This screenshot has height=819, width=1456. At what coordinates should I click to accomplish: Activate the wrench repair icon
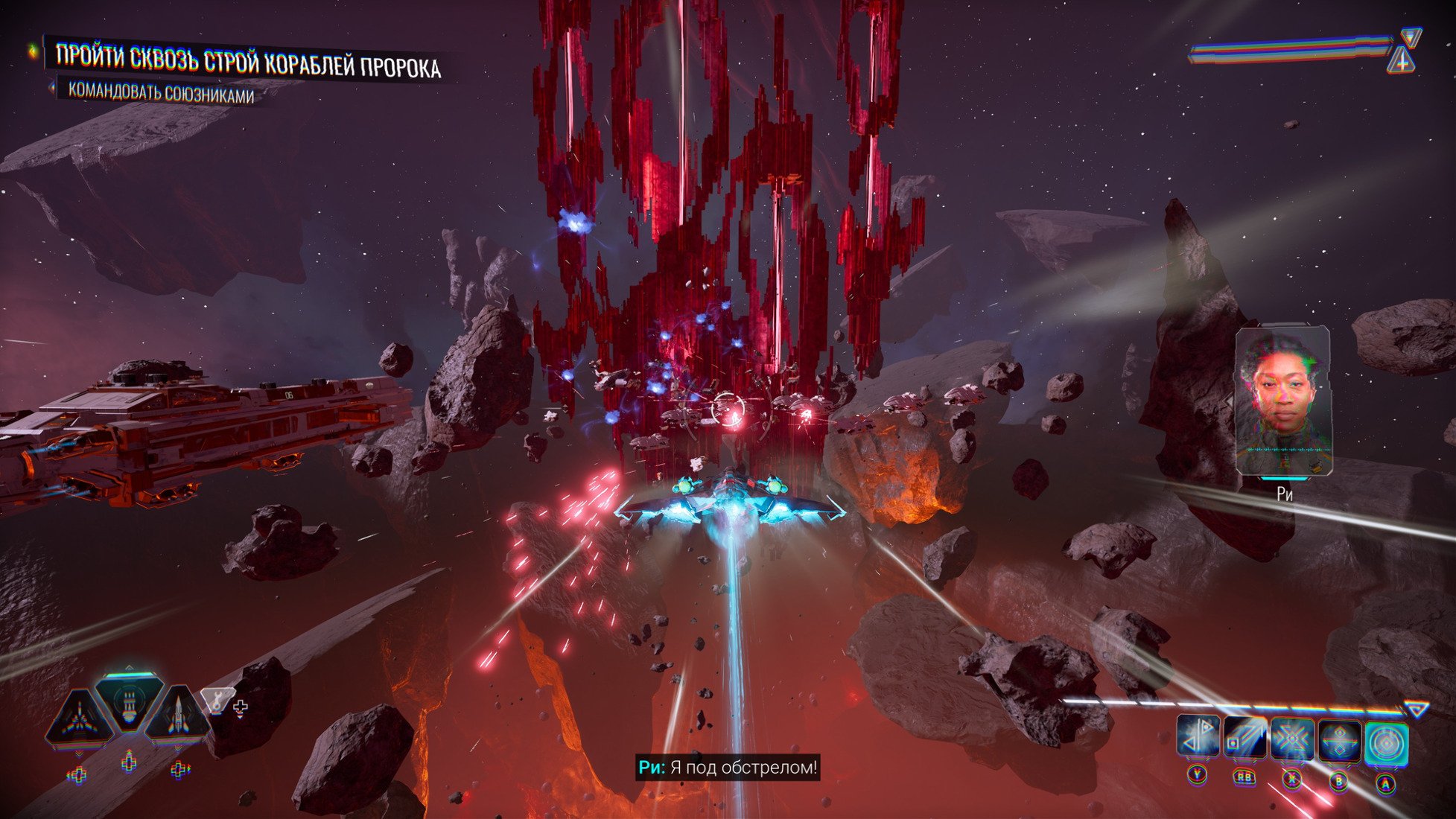(x=215, y=700)
